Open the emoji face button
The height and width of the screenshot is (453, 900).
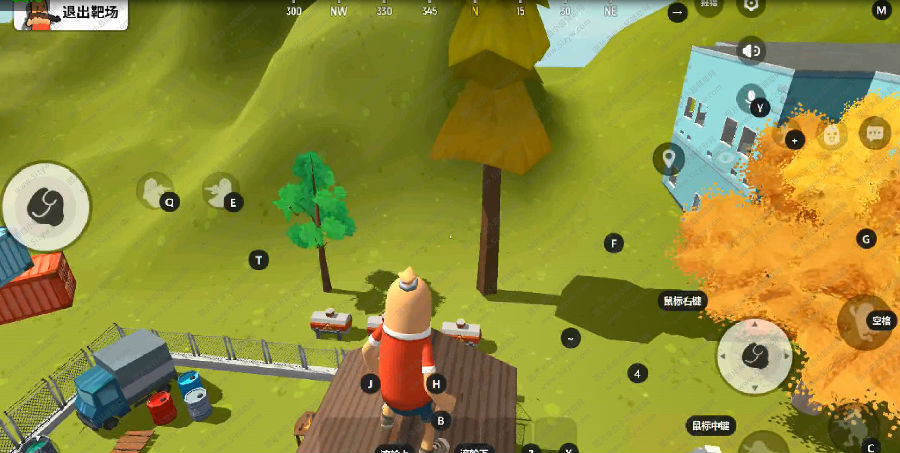click(831, 134)
